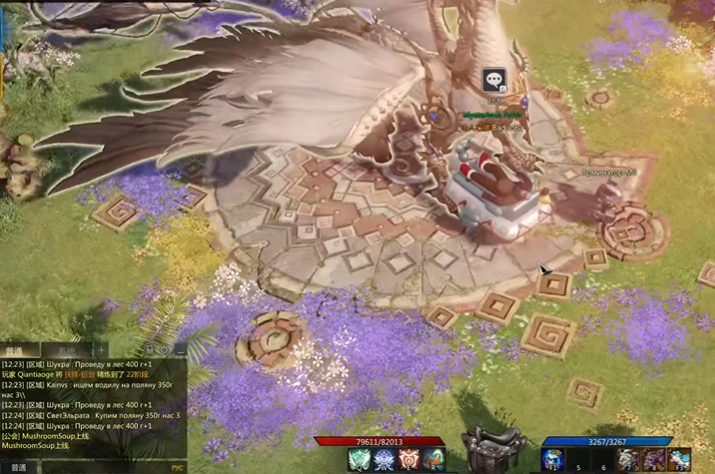715x474 pixels.
Task: Activate the Q skill icon
Action: [x=358, y=459]
